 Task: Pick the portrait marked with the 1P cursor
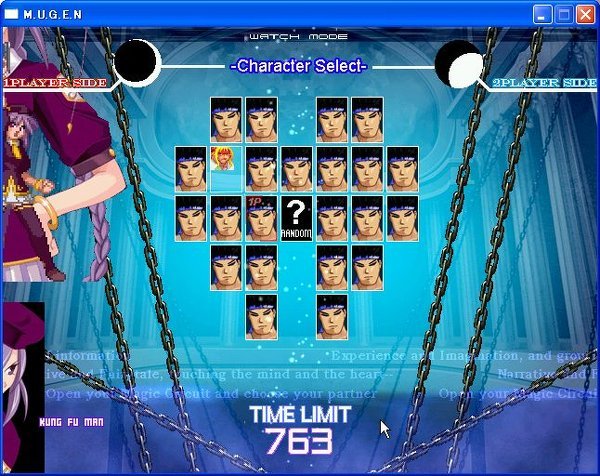pos(261,218)
